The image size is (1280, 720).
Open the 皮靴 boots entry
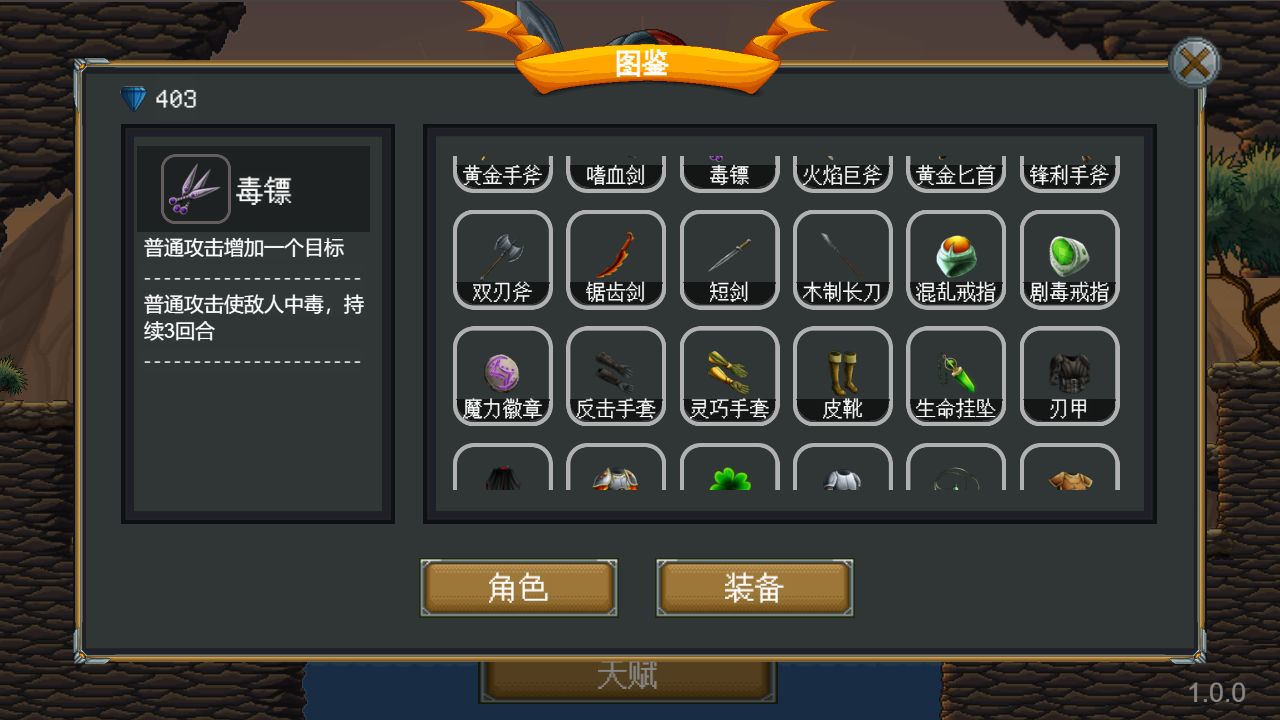point(842,375)
